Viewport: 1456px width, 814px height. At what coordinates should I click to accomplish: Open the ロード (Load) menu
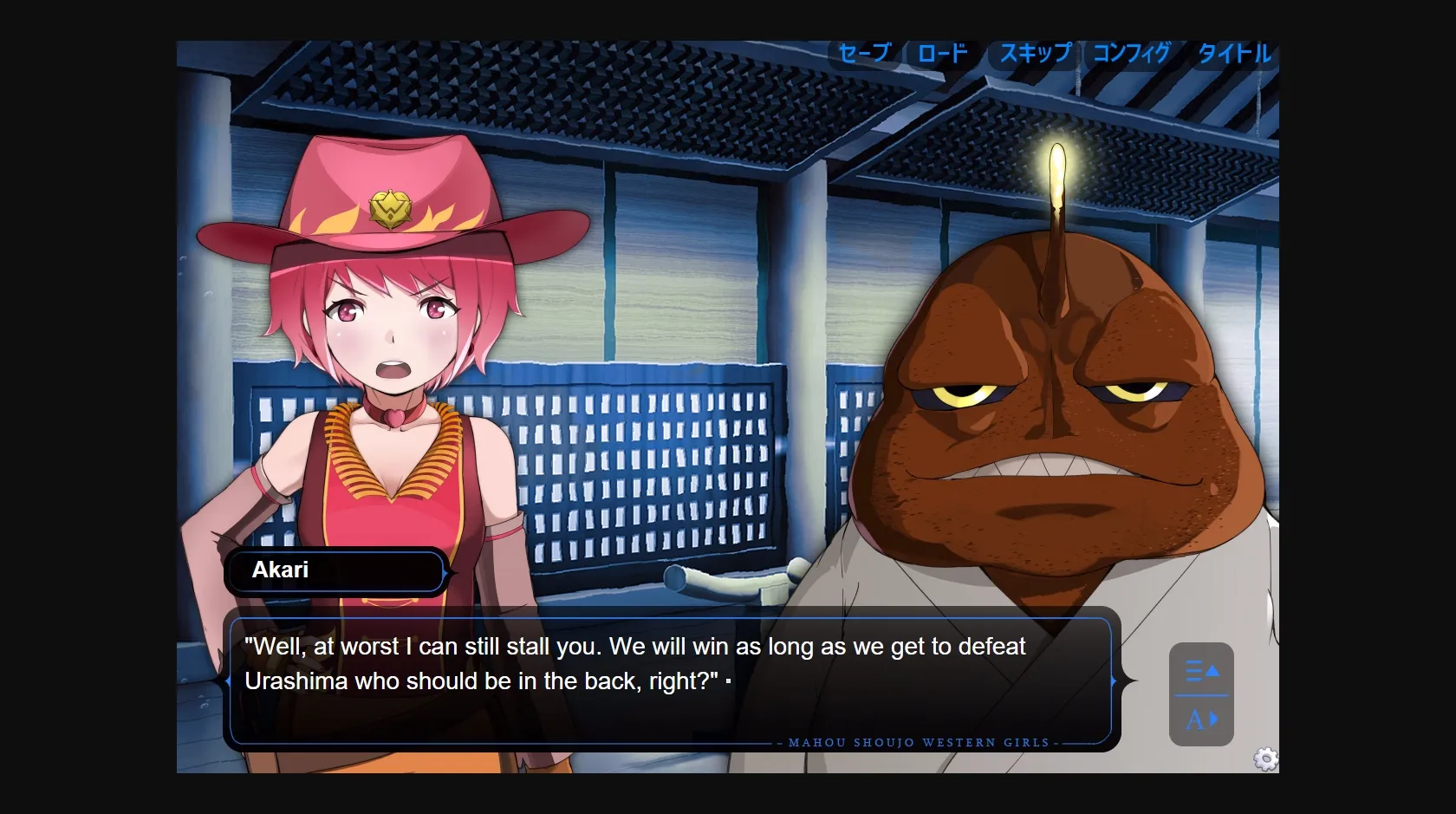tap(942, 54)
